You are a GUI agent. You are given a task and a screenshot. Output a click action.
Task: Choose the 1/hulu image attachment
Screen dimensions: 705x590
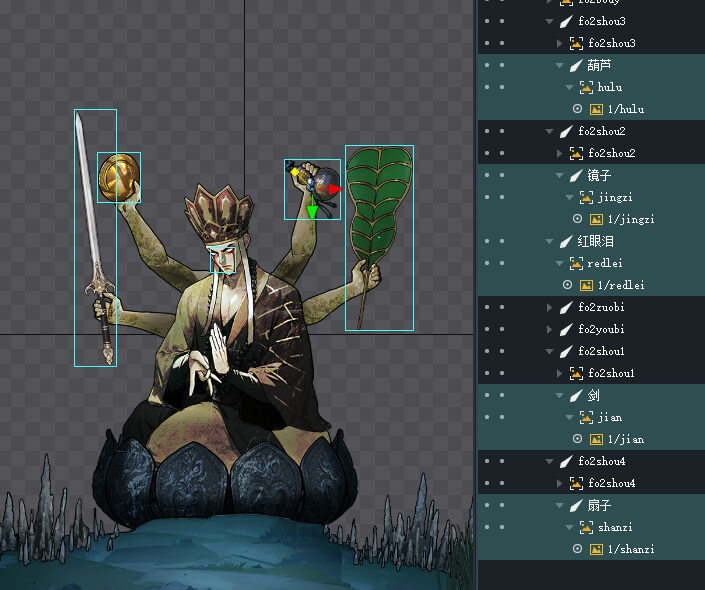pyautogui.click(x=625, y=109)
